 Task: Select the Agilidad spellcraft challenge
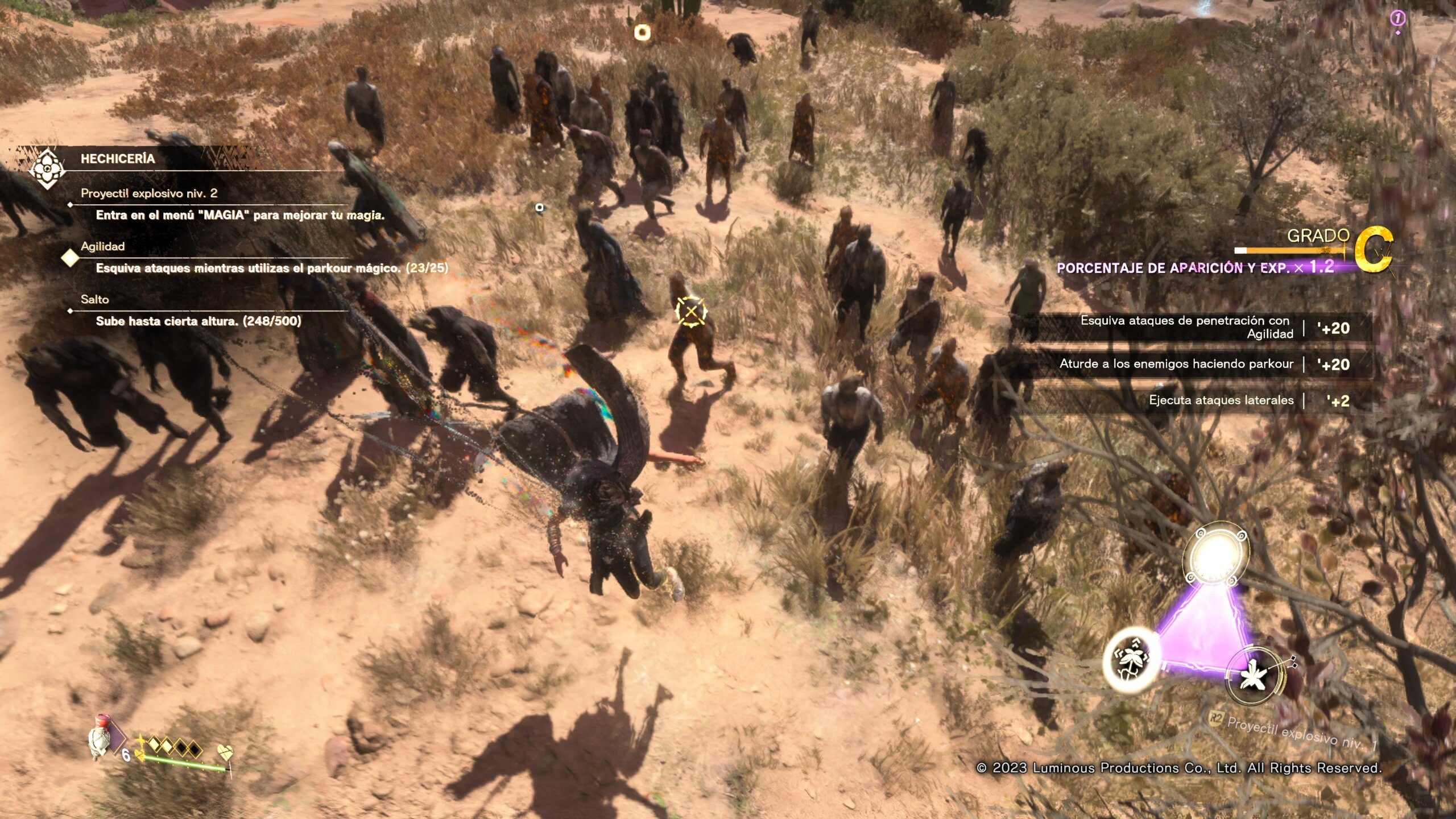103,246
